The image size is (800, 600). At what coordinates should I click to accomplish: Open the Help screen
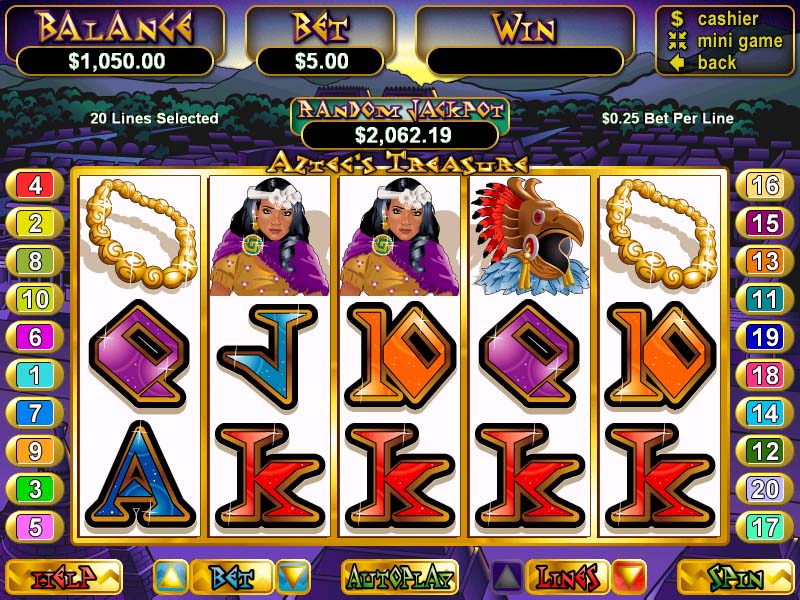point(64,577)
